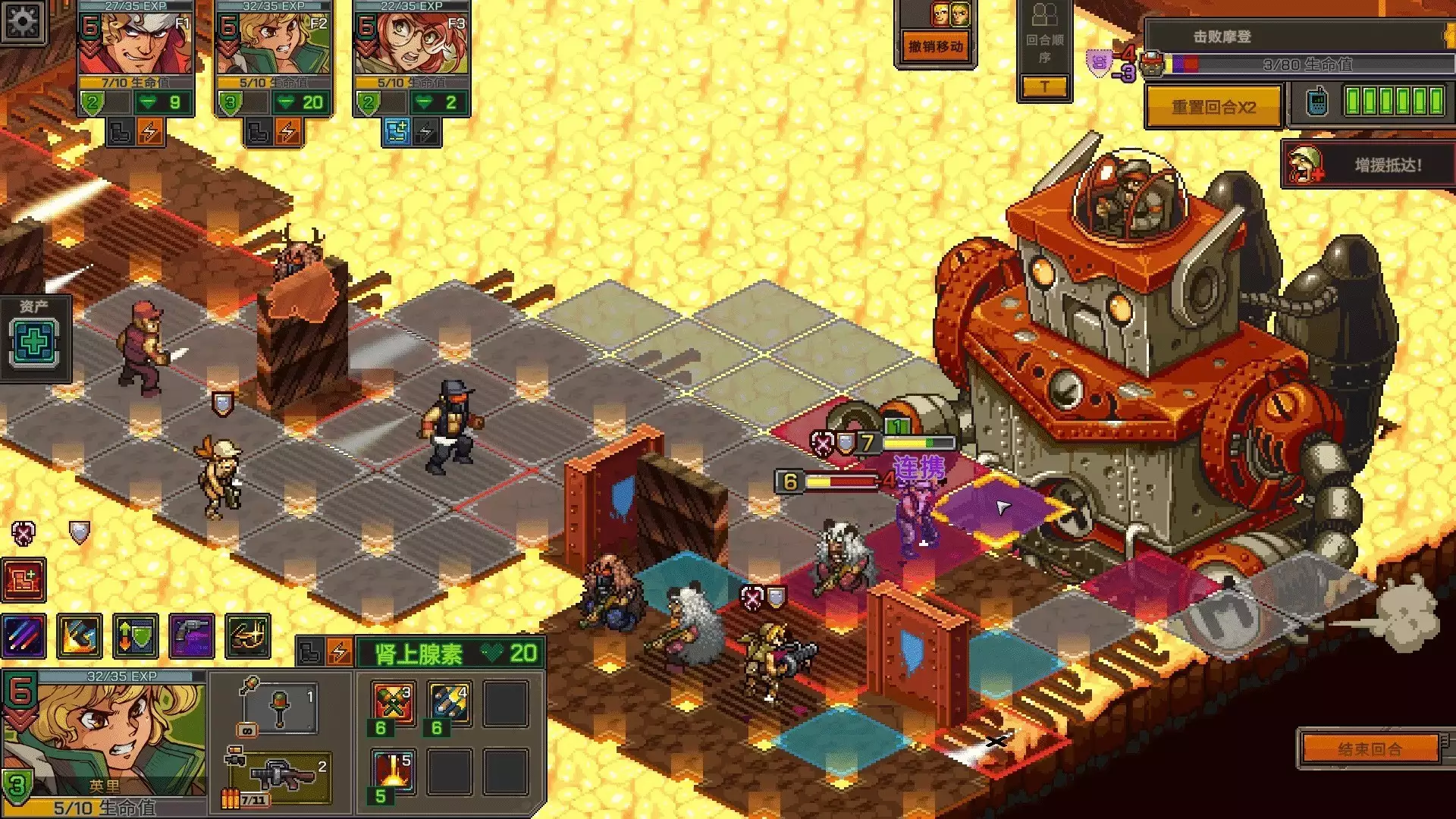Screen dimensions: 1456x819
Task: Activate the crossed grenades skill
Action: coord(394,703)
